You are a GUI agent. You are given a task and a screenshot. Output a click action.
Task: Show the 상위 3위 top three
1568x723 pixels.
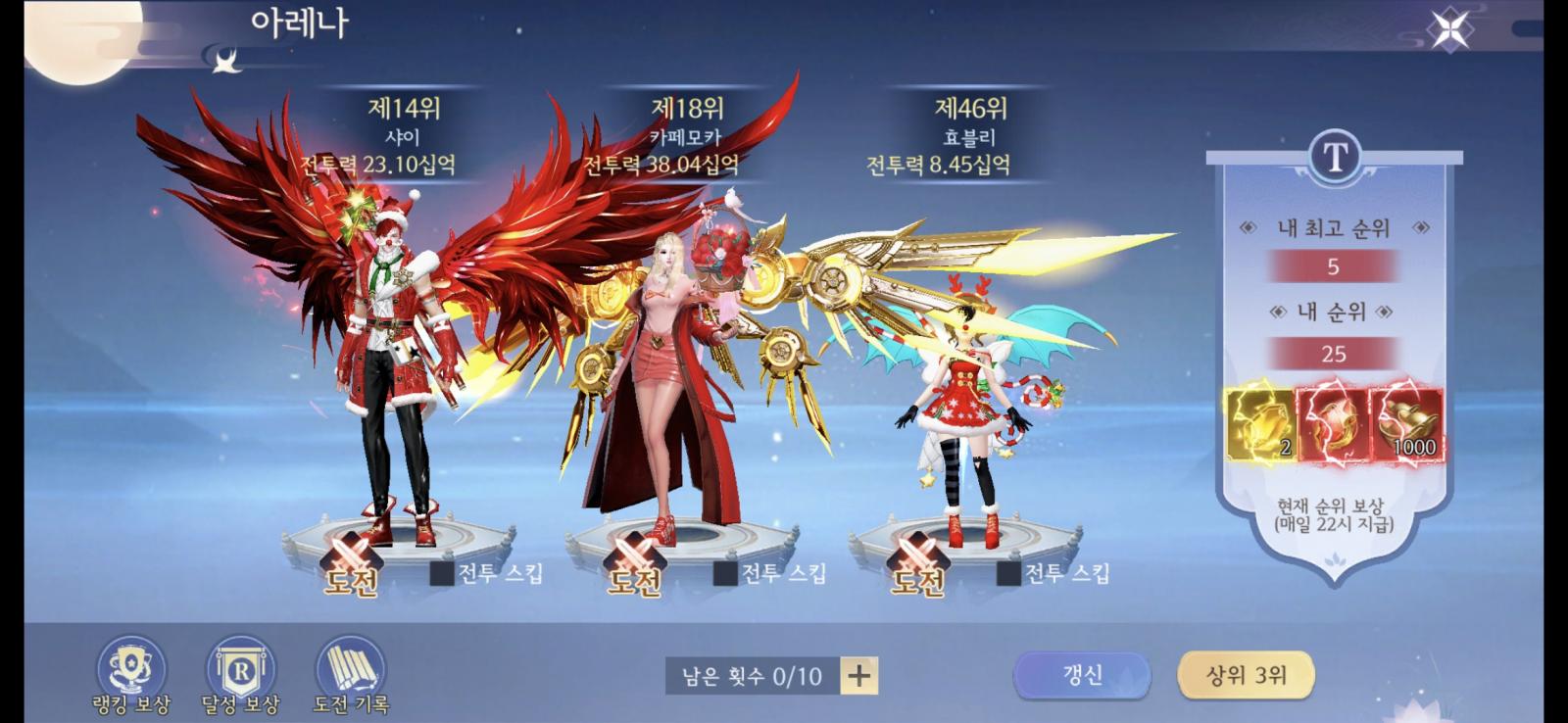[x=1246, y=675]
